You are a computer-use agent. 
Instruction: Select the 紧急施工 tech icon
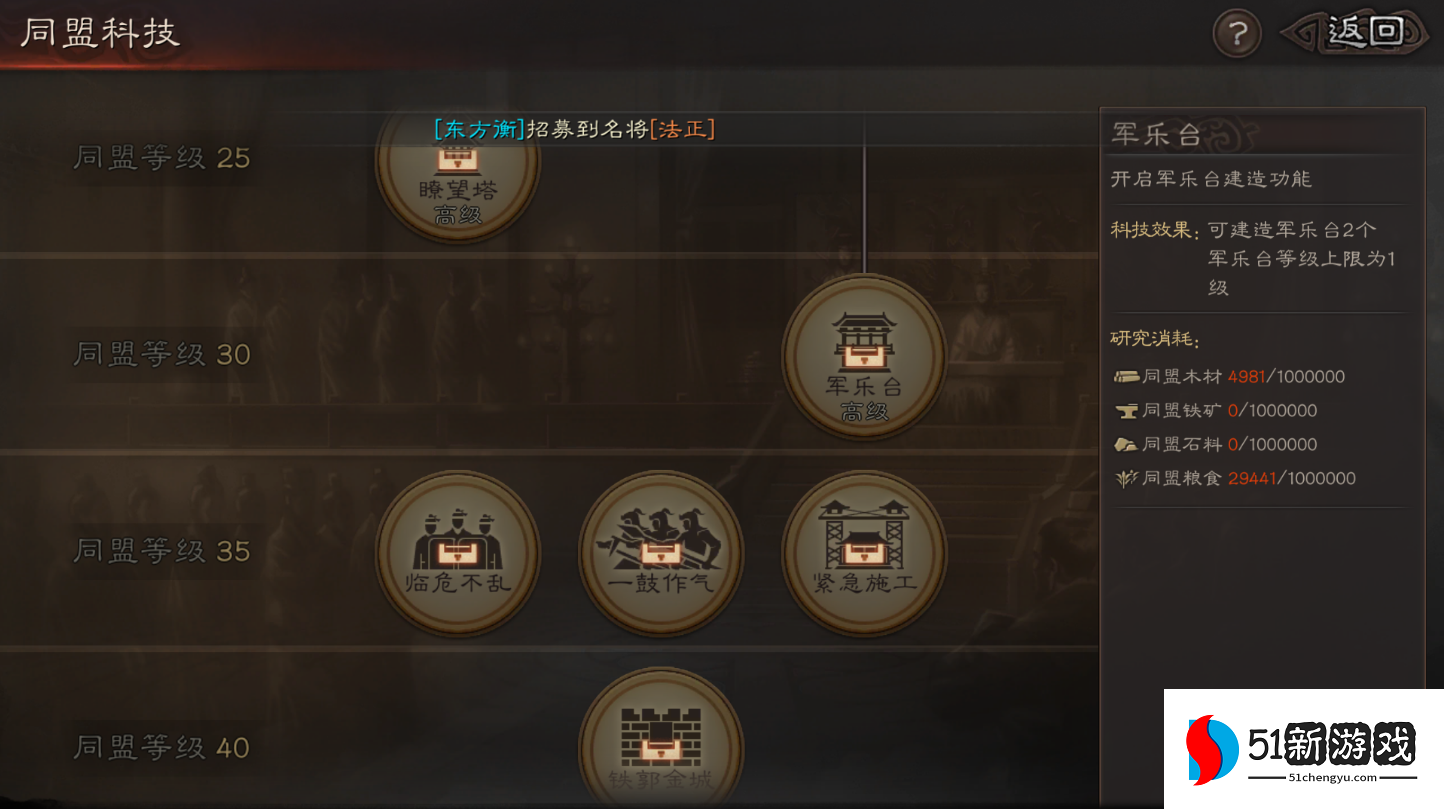[x=864, y=552]
